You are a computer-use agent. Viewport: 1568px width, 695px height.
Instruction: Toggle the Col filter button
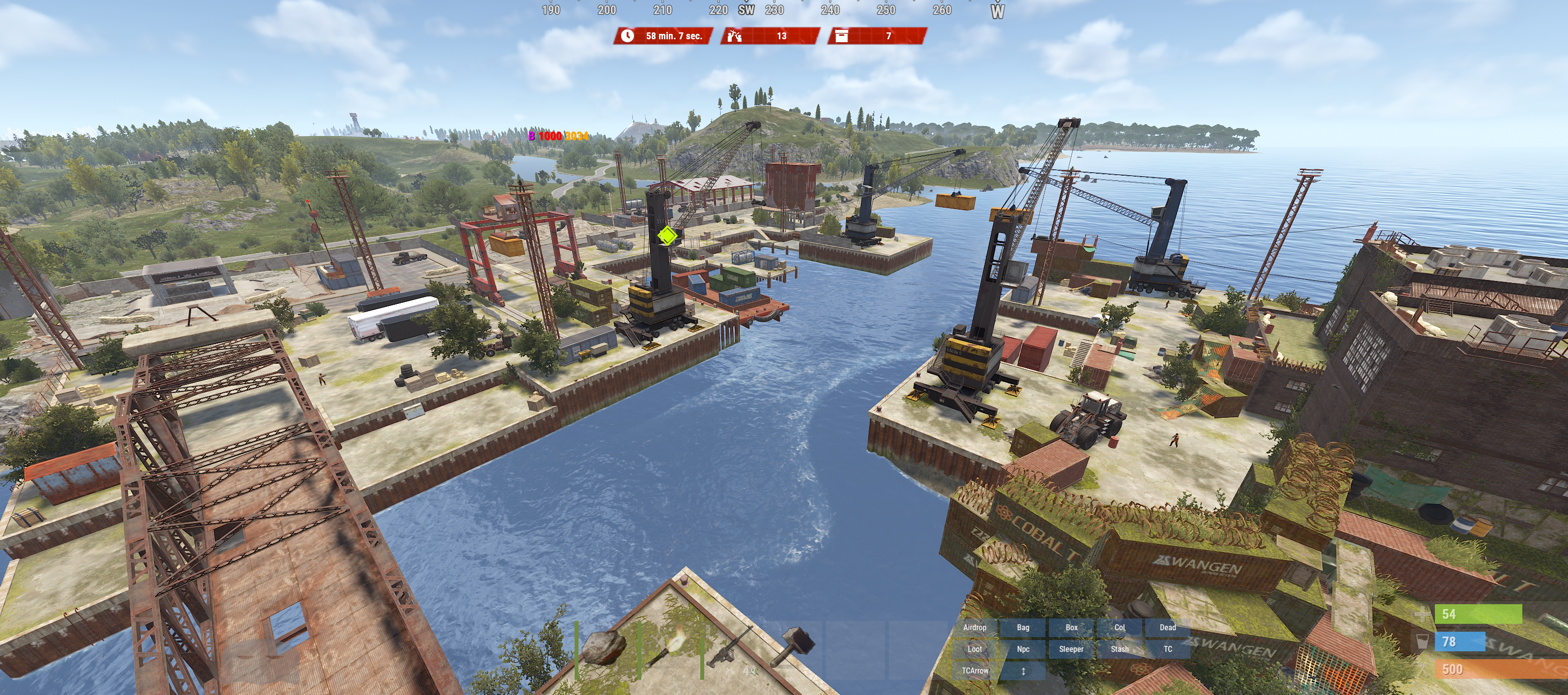[1119, 627]
